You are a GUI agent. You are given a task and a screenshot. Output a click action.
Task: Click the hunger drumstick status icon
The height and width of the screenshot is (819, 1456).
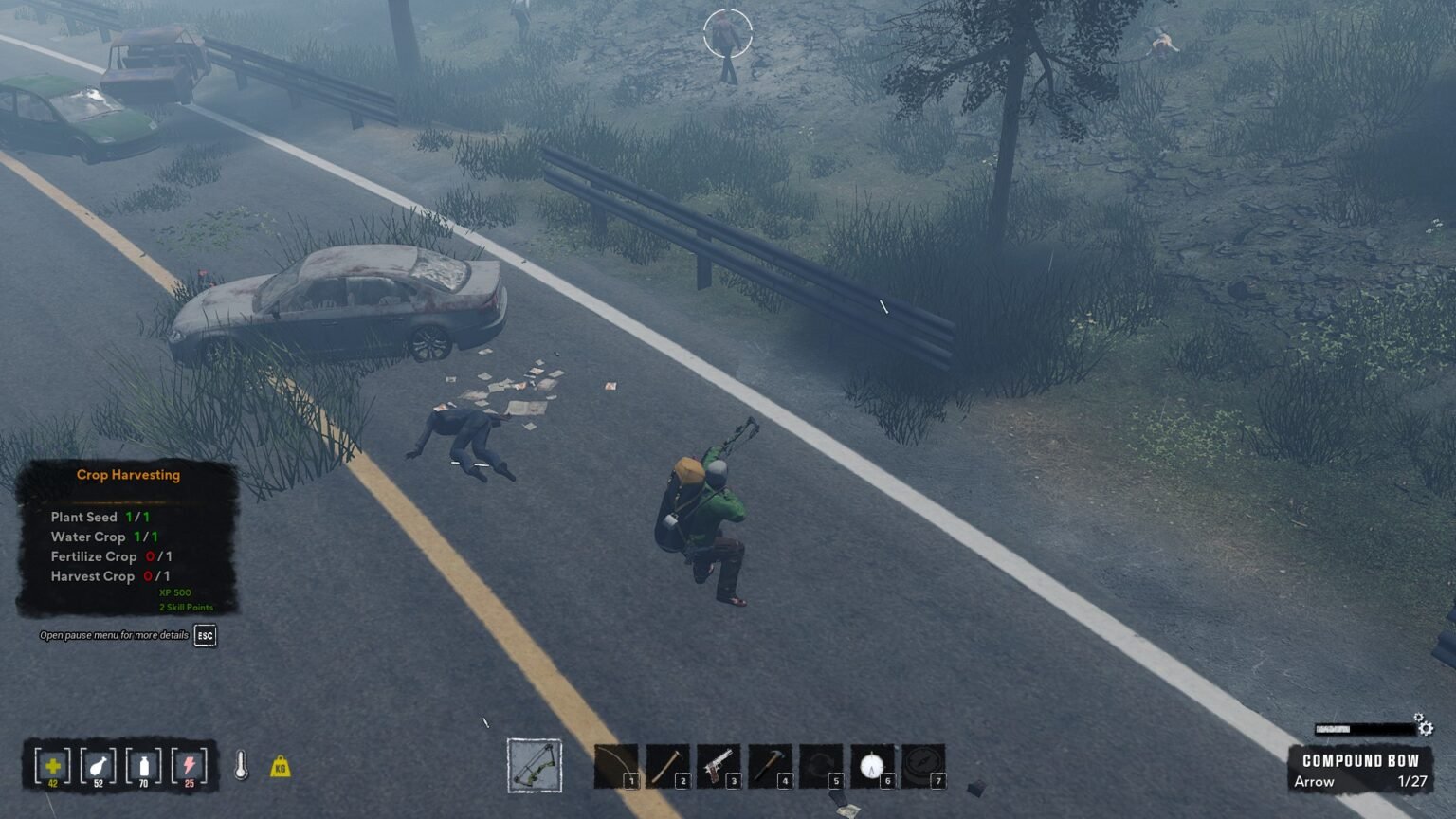click(x=99, y=766)
